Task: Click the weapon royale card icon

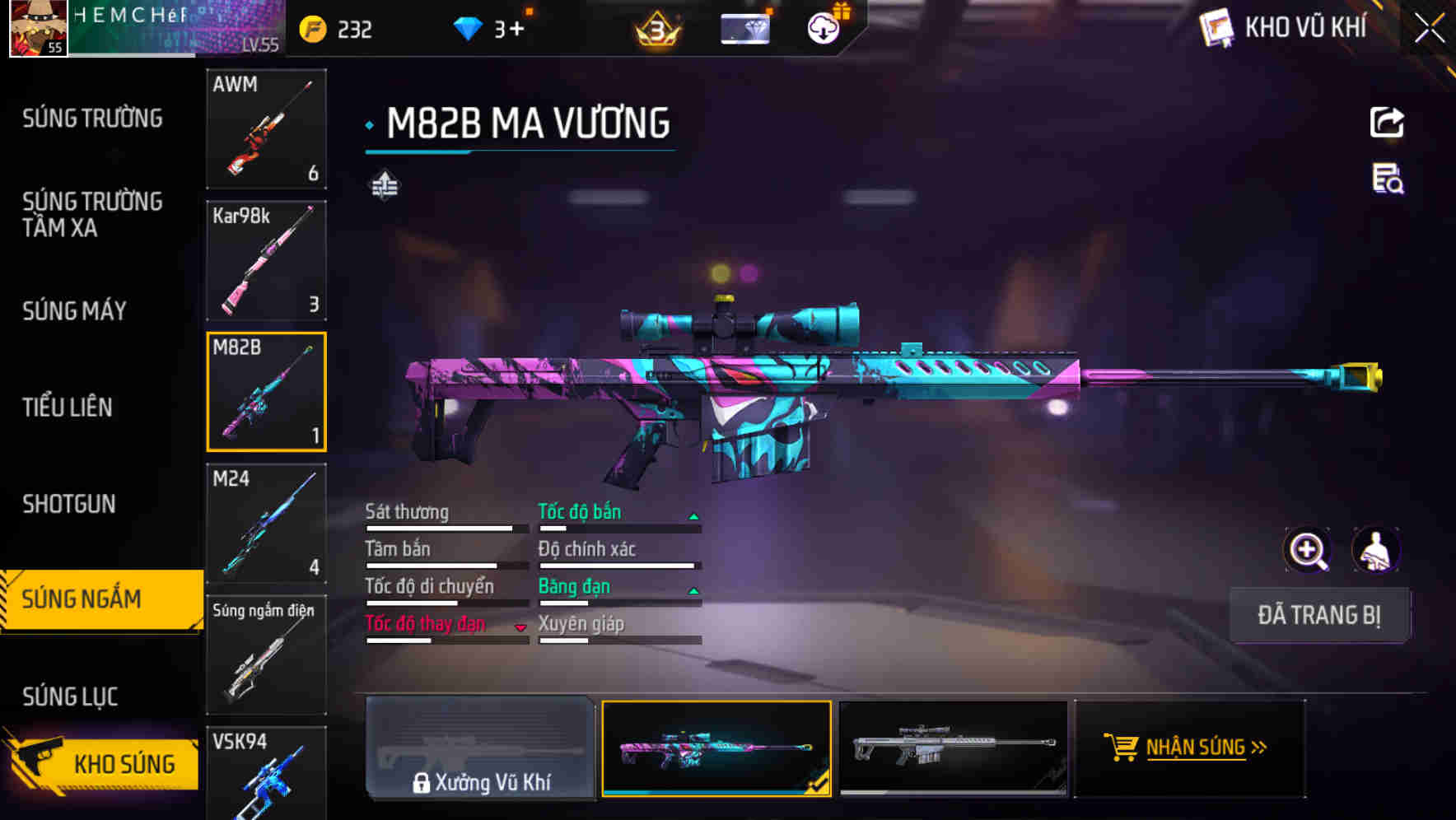Action: pyautogui.click(x=744, y=27)
